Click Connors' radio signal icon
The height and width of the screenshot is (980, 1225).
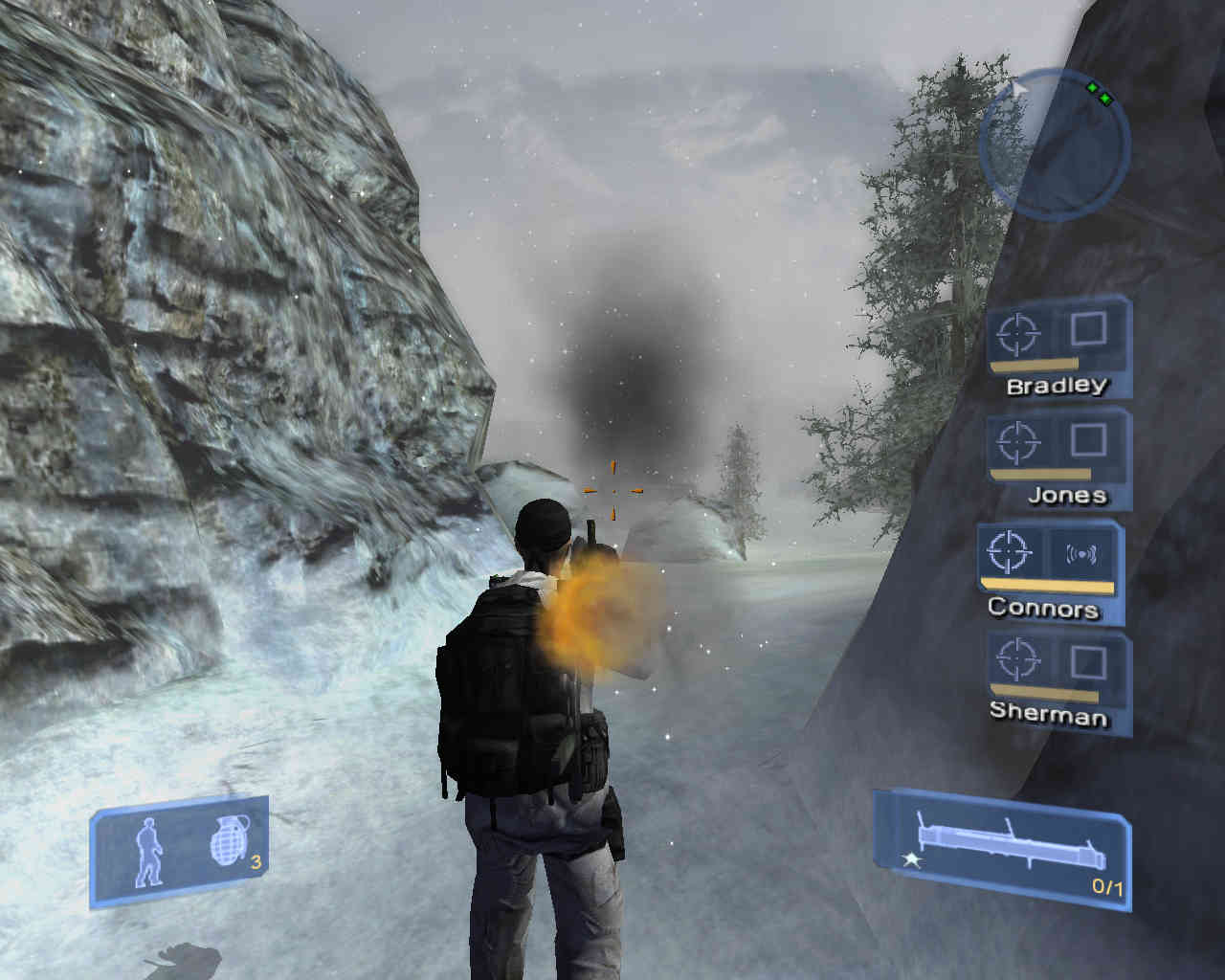[1080, 553]
